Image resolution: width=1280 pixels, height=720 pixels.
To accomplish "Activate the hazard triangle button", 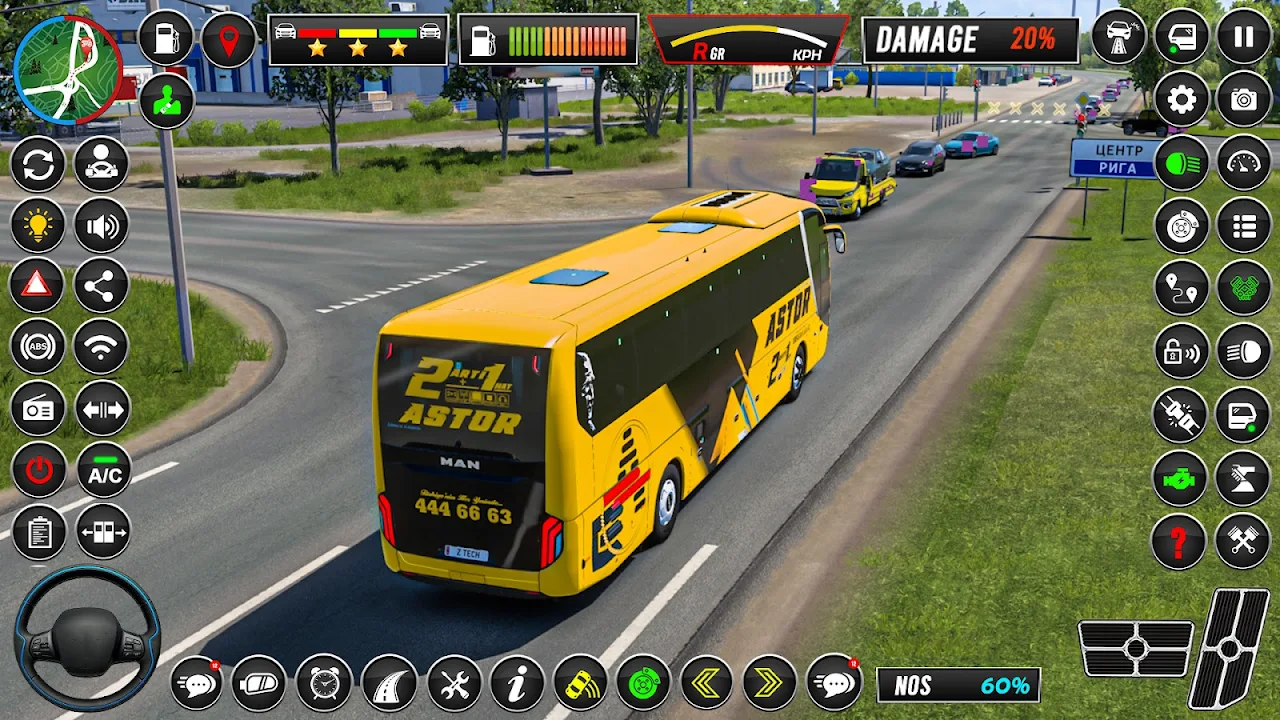I will point(38,286).
